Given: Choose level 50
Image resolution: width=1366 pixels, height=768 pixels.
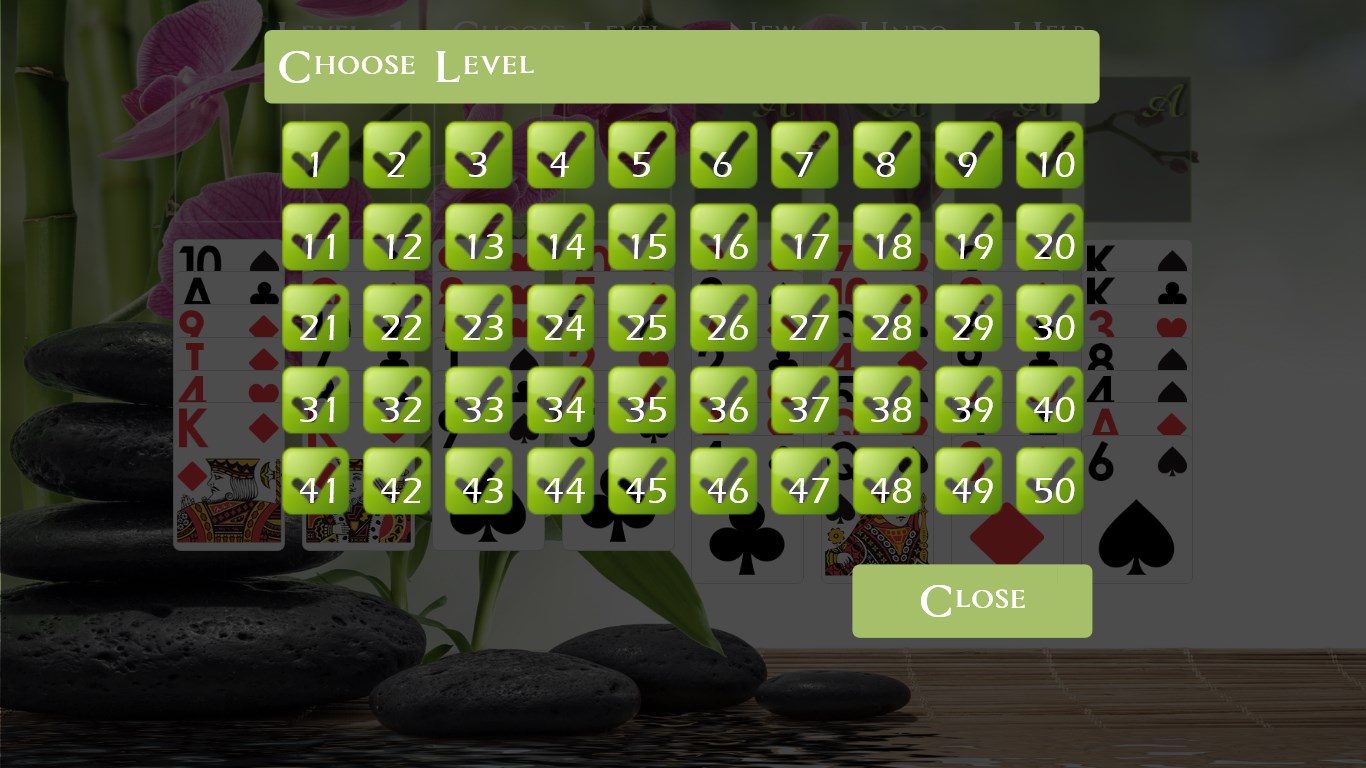Looking at the screenshot, I should tap(1050, 482).
